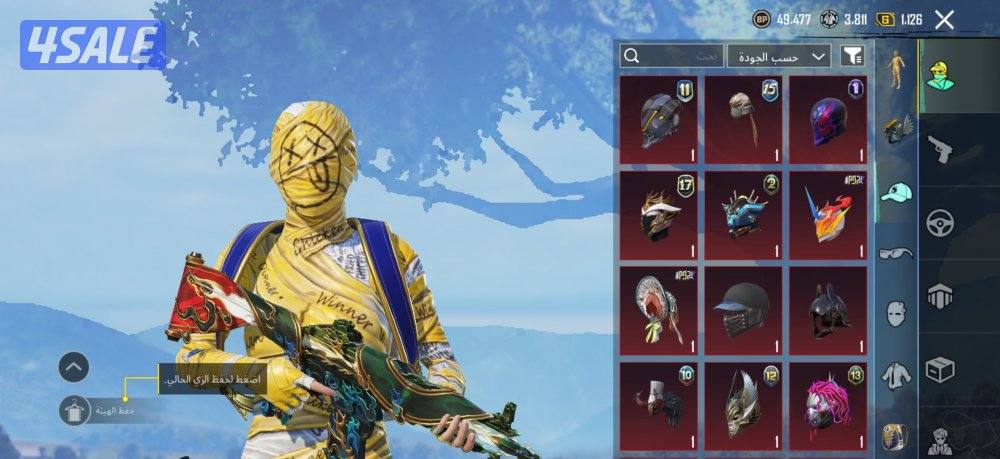Click the inventory search field
Viewport: 1000px width, 459px height.
coord(671,56)
